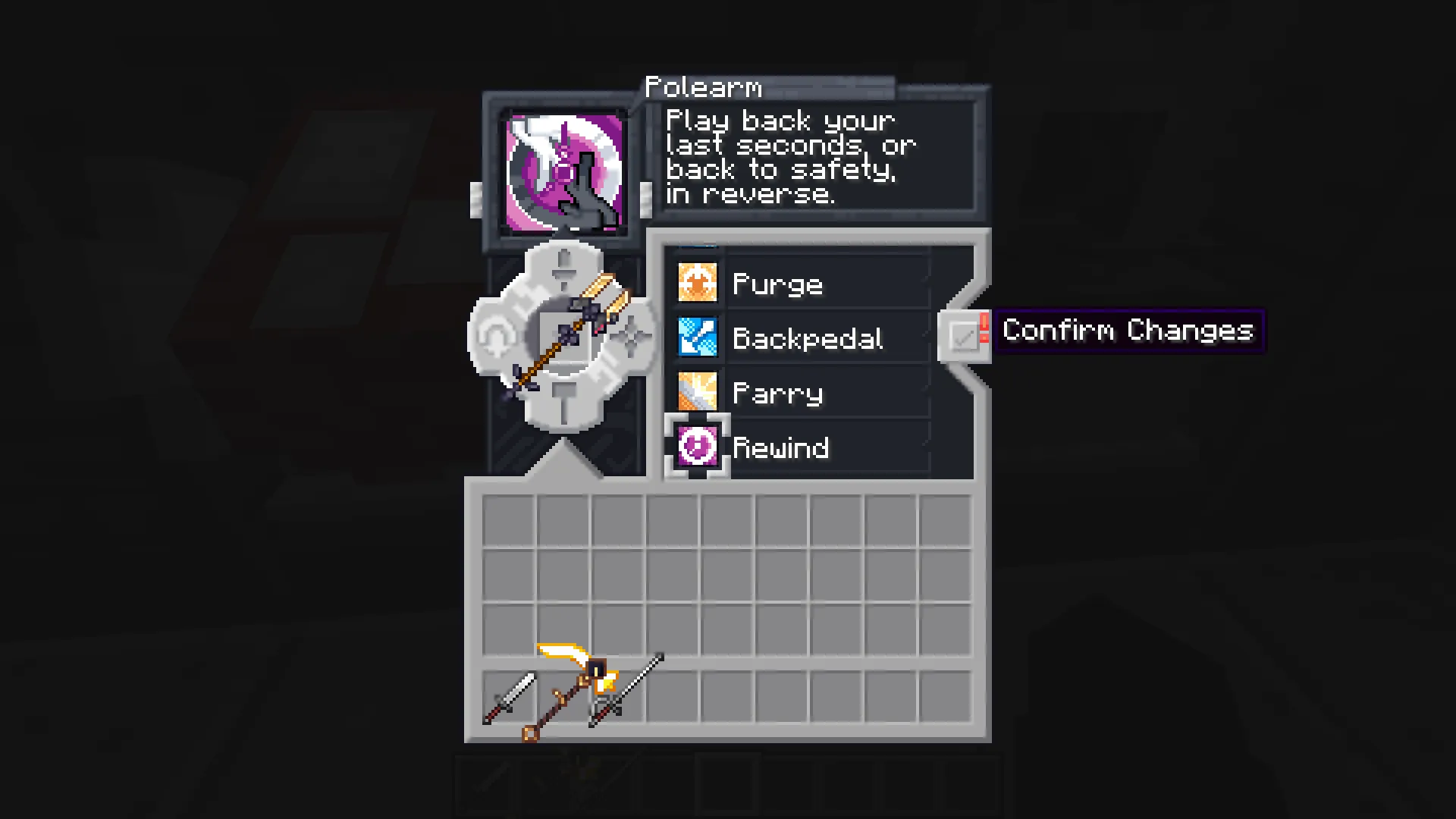Select the Backpedal ability icon
This screenshot has width=1456, height=819.
click(x=697, y=337)
